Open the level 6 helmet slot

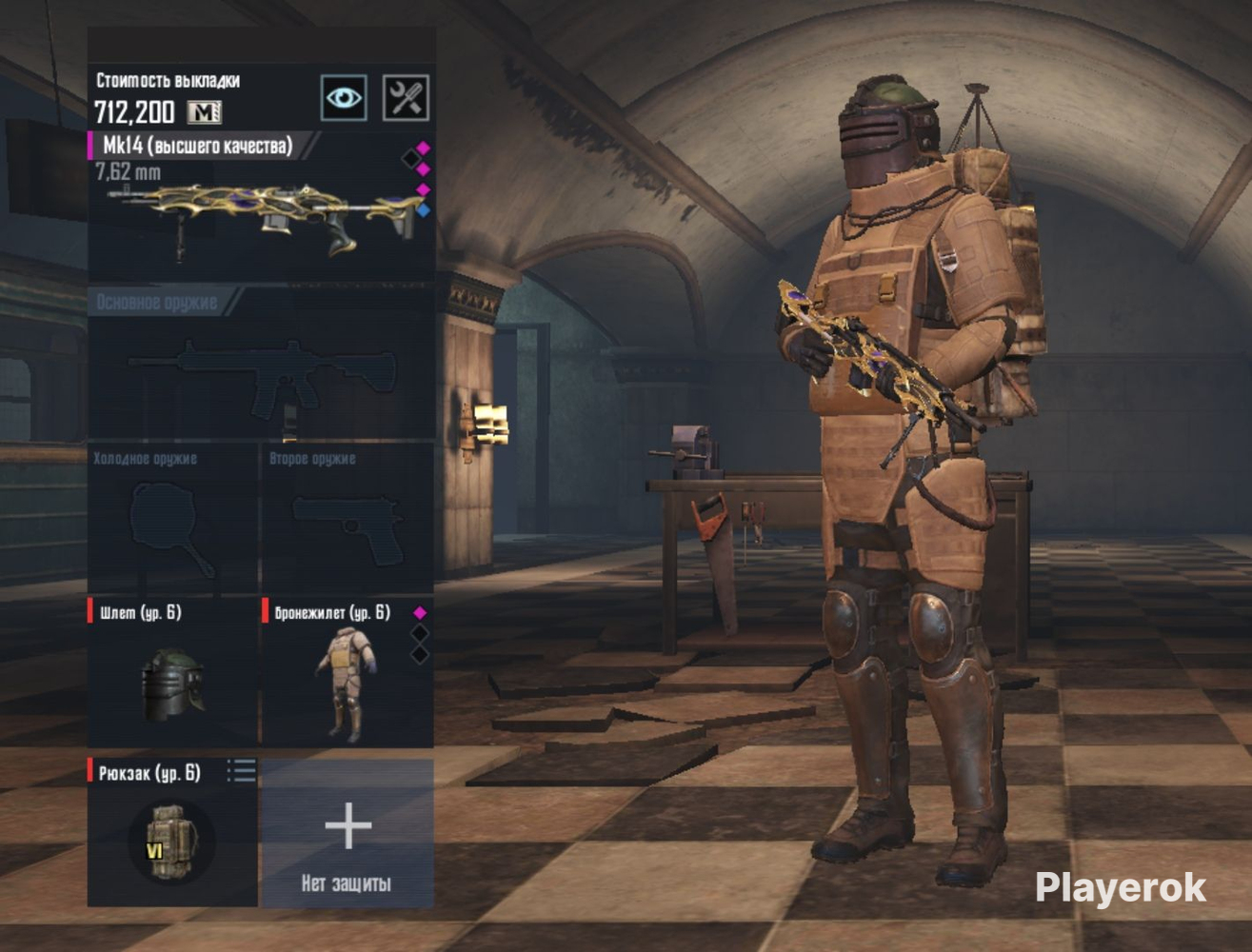(x=172, y=676)
